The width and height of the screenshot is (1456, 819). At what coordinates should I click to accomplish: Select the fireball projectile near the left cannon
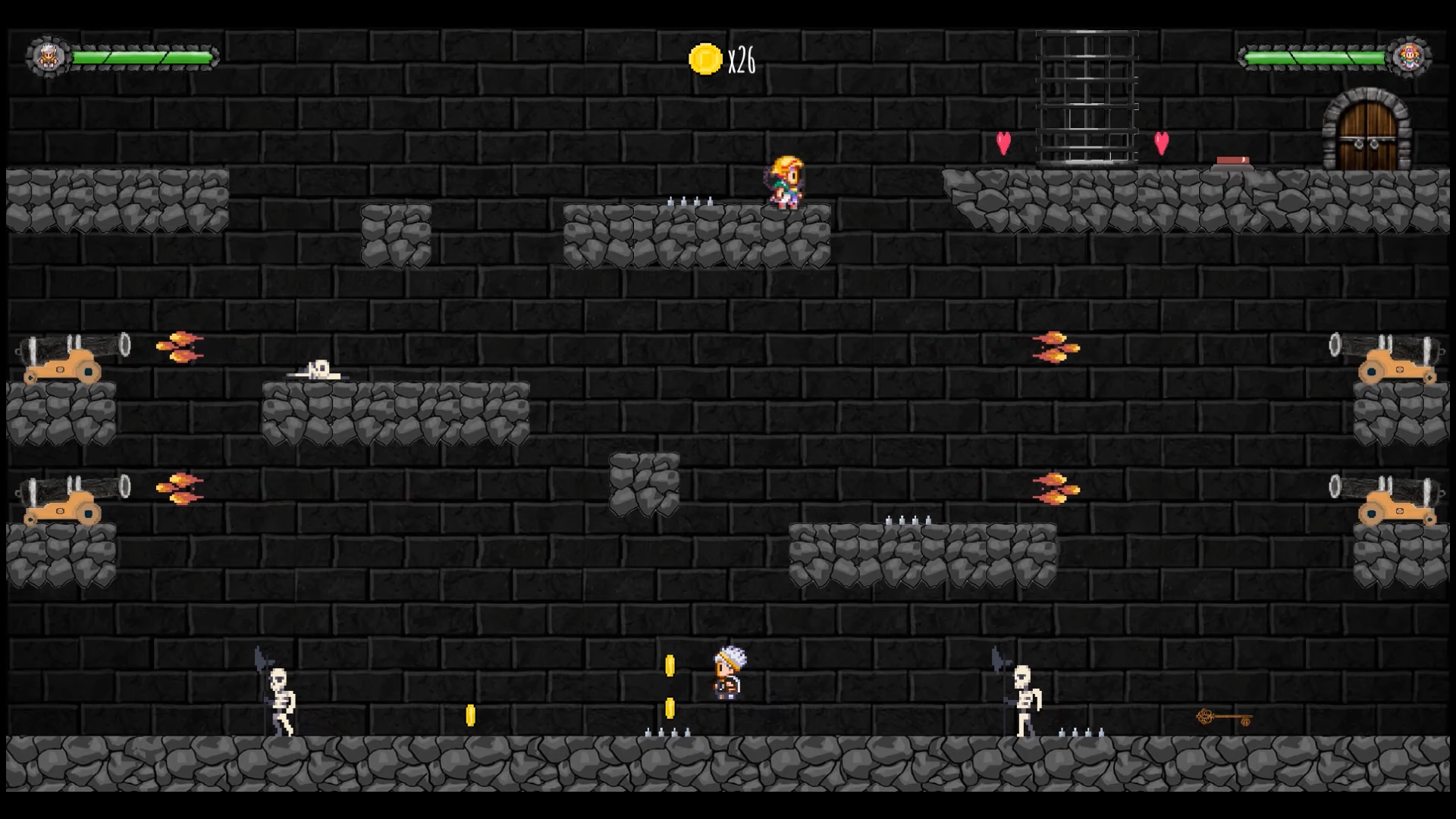(180, 345)
